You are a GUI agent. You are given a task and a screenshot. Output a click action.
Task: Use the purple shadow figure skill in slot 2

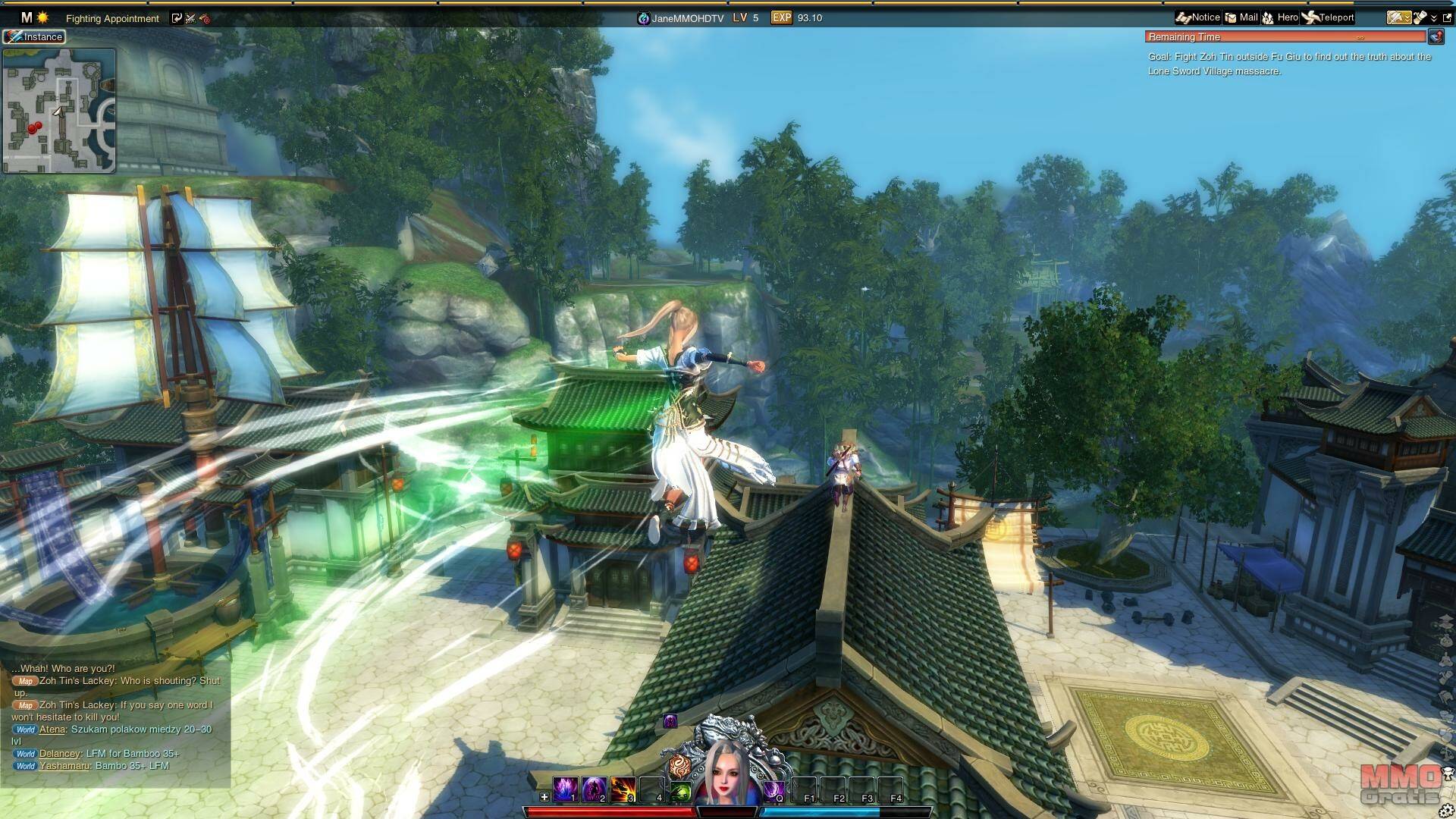594,789
